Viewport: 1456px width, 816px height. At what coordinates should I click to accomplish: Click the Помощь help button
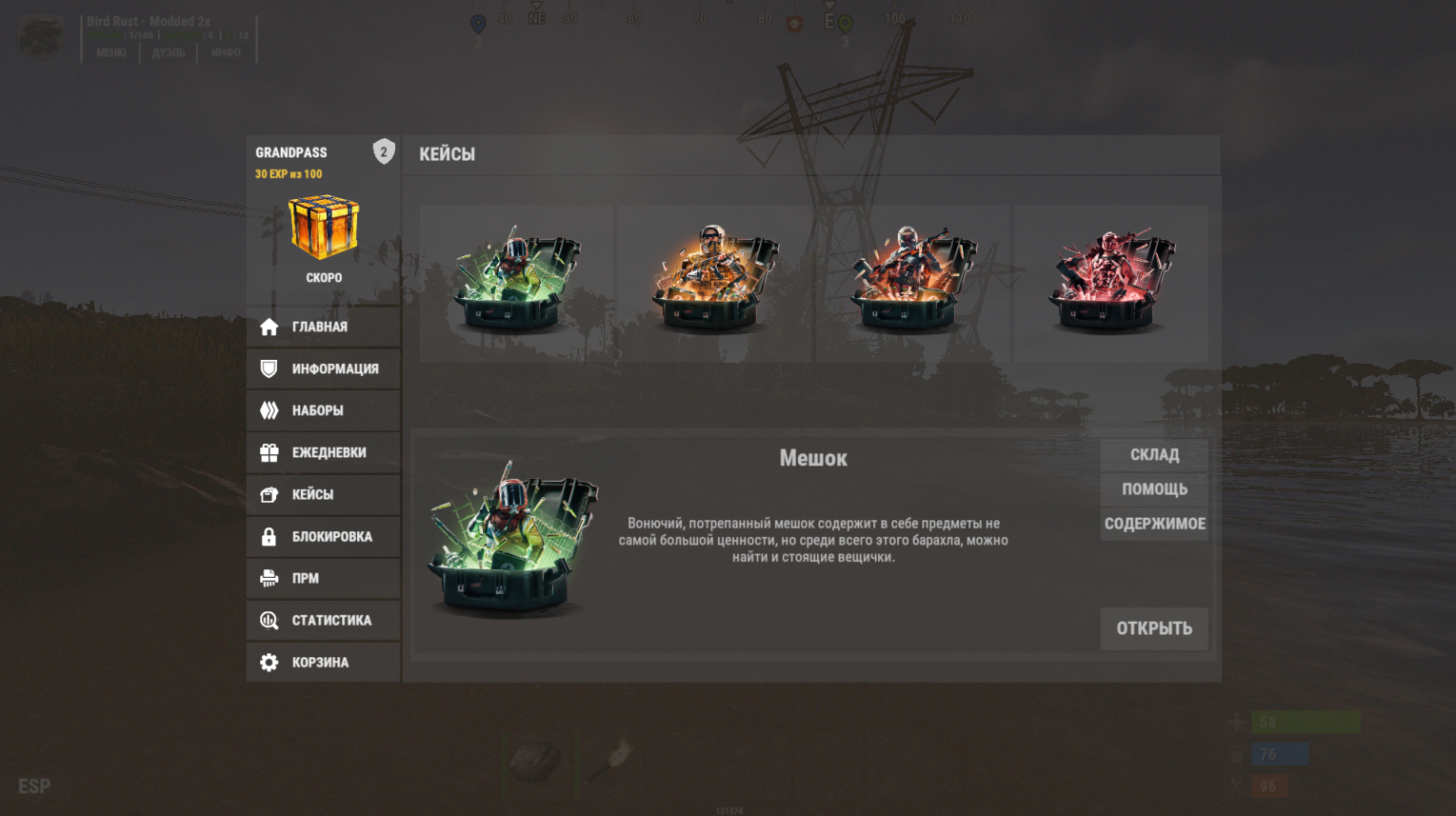coord(1154,489)
